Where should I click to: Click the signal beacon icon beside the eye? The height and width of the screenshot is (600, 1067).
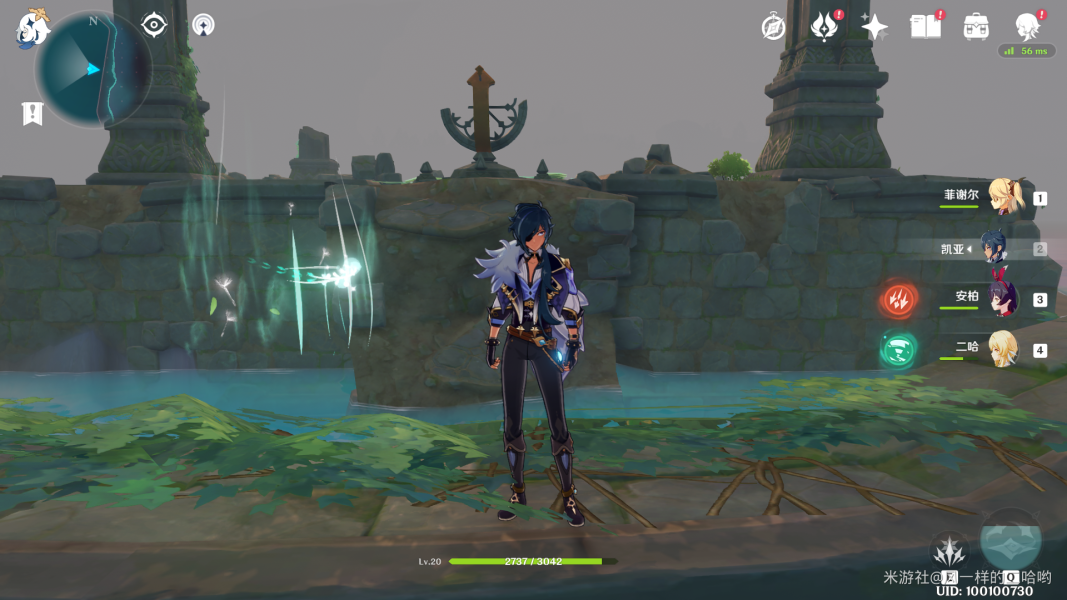[x=203, y=24]
